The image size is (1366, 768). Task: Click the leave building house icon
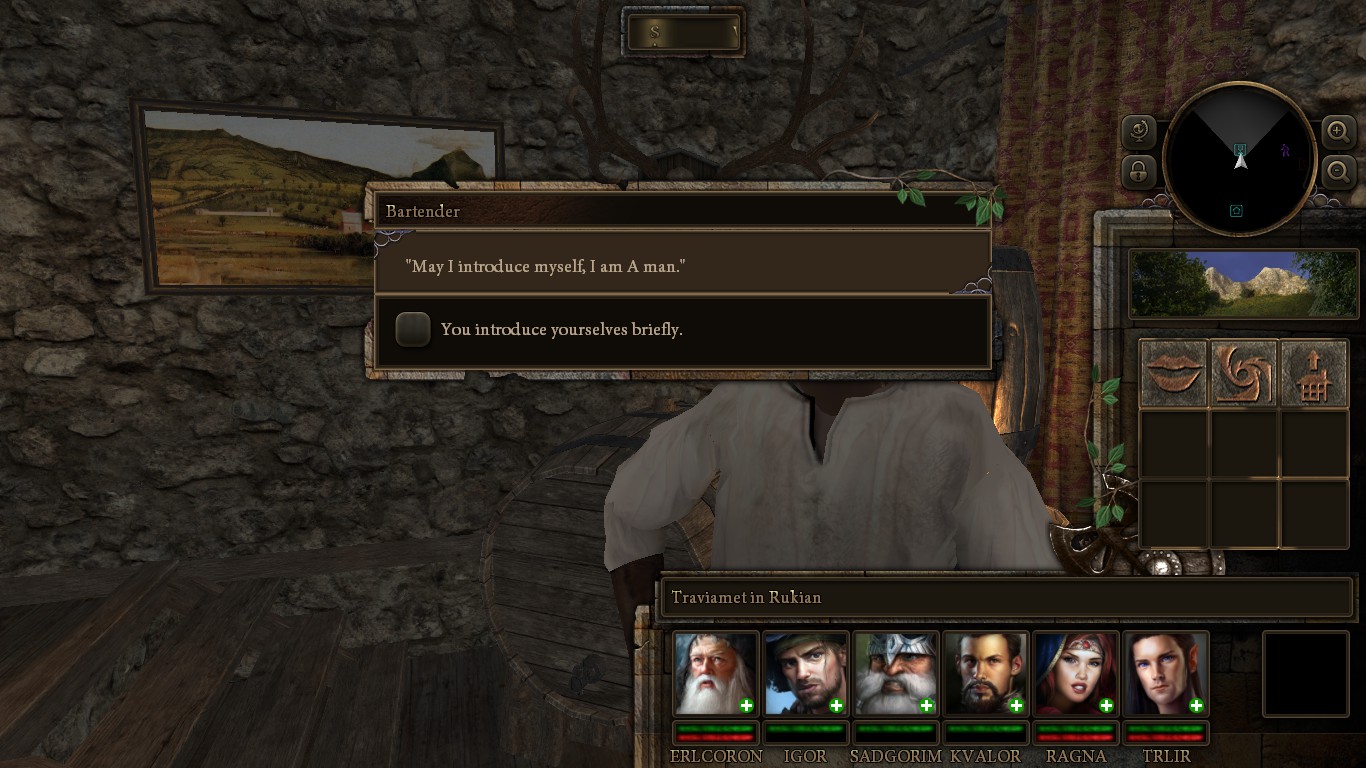(x=1314, y=373)
